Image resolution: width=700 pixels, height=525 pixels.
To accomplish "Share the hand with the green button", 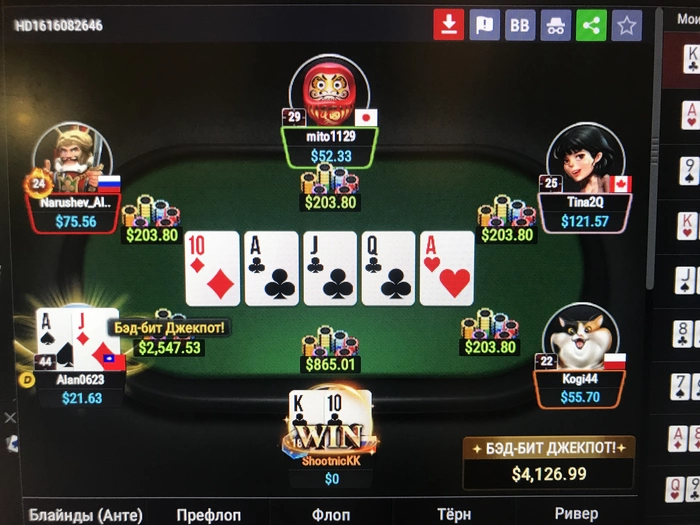I will tap(591, 25).
